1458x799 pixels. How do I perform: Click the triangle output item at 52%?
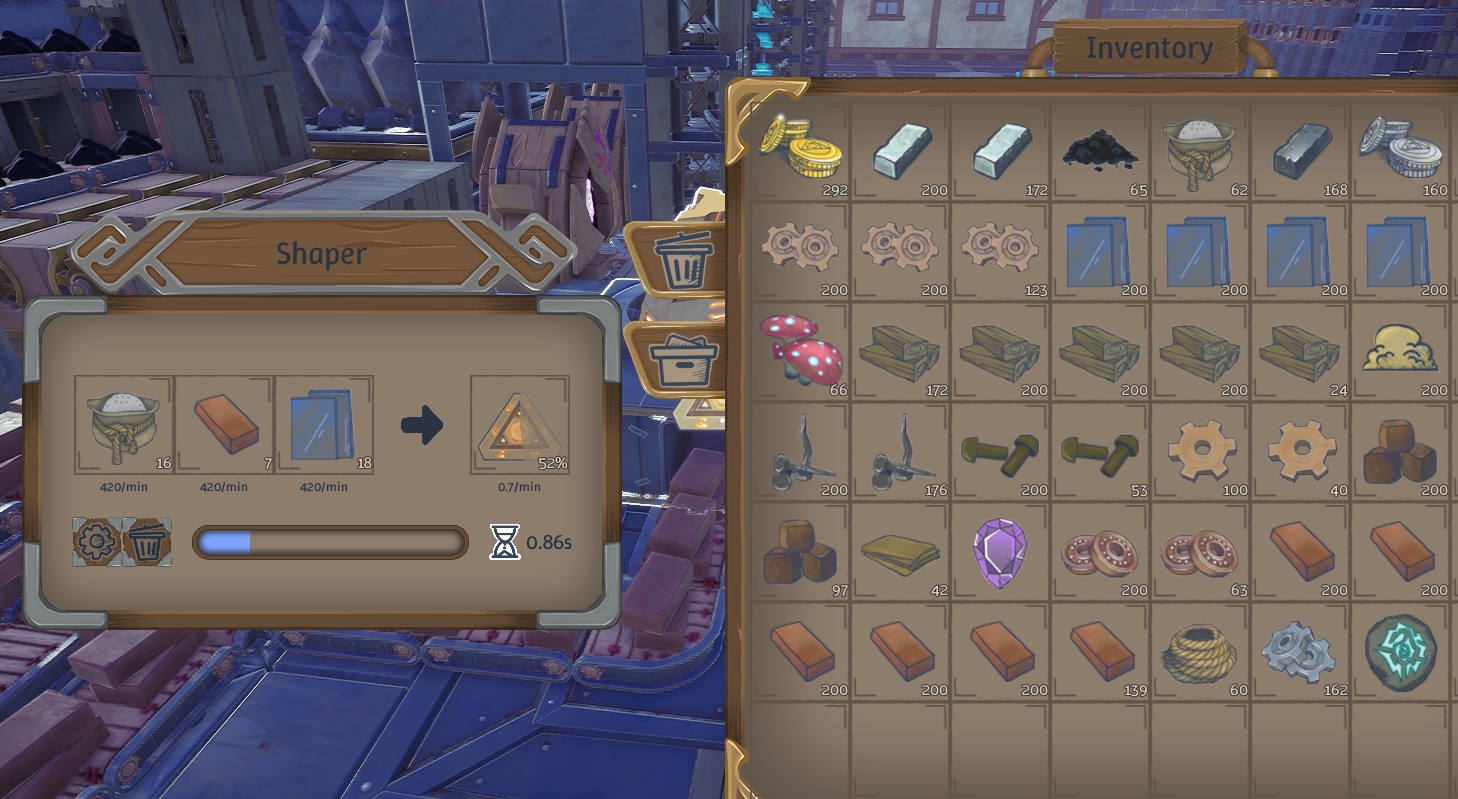[520, 424]
